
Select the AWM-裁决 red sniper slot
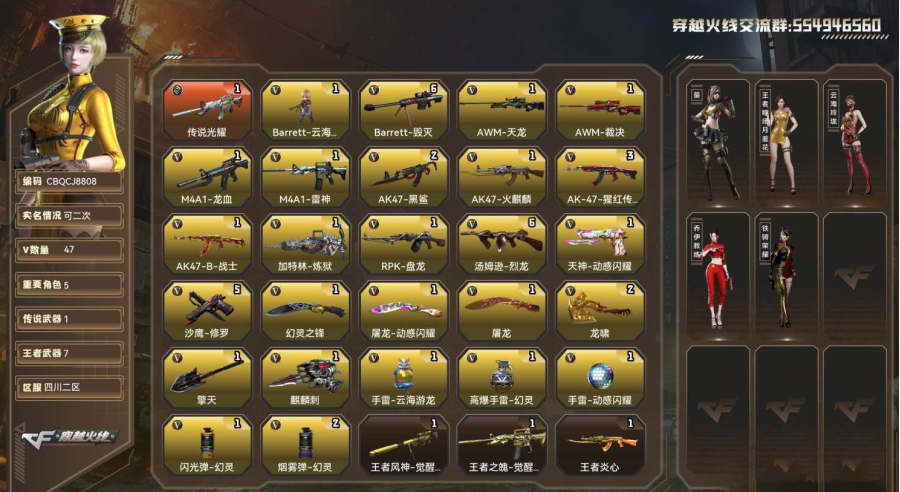click(600, 109)
